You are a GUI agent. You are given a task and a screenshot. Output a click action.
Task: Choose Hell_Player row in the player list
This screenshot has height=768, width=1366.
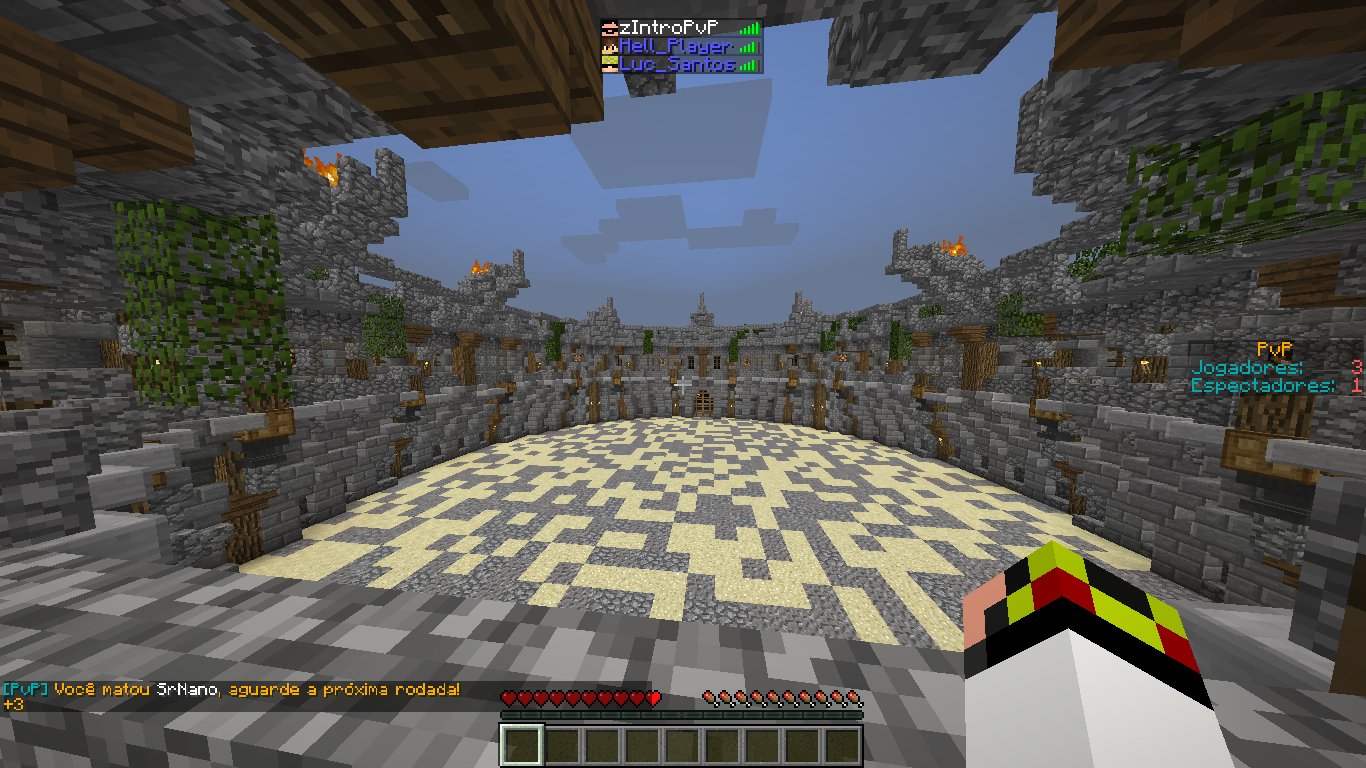[677, 46]
